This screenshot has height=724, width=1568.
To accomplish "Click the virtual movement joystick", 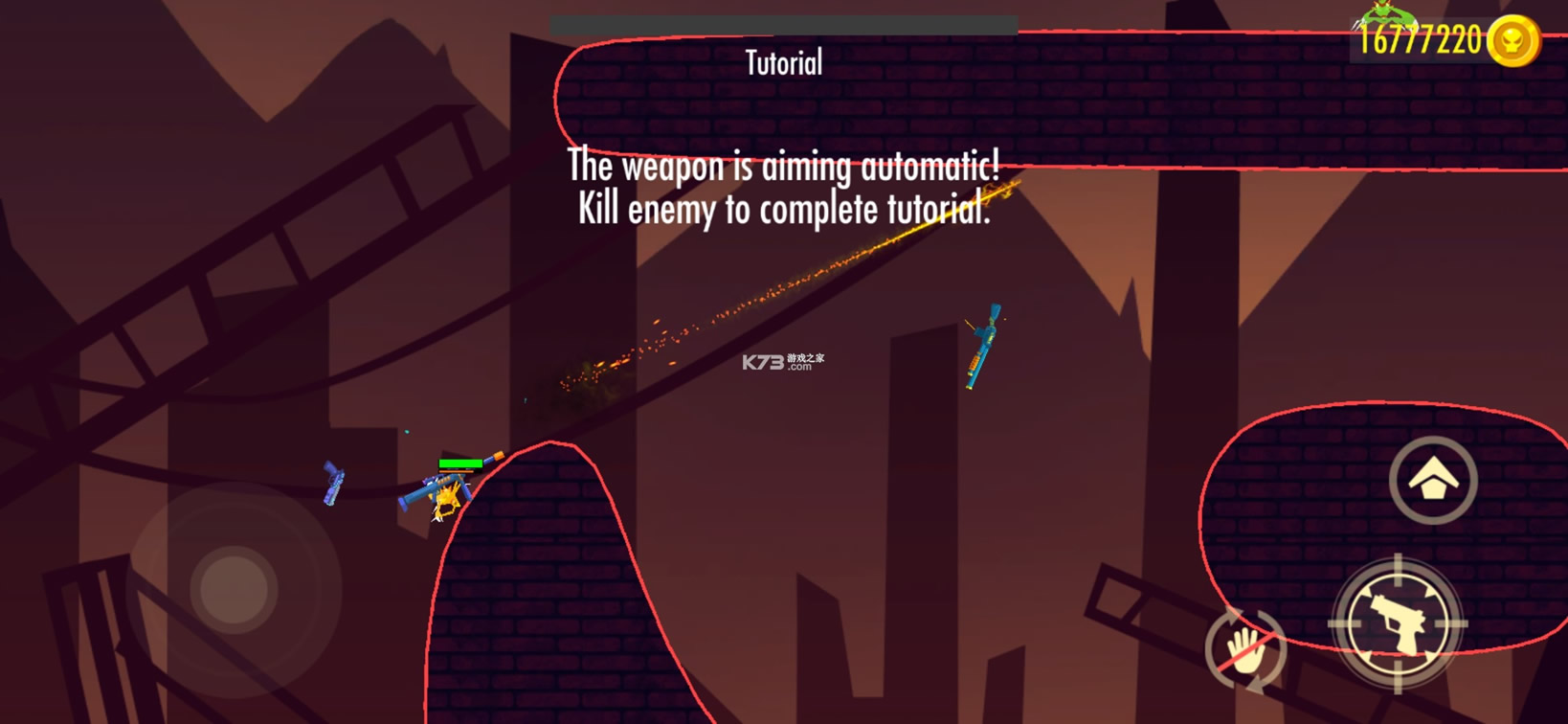I will tap(234, 588).
